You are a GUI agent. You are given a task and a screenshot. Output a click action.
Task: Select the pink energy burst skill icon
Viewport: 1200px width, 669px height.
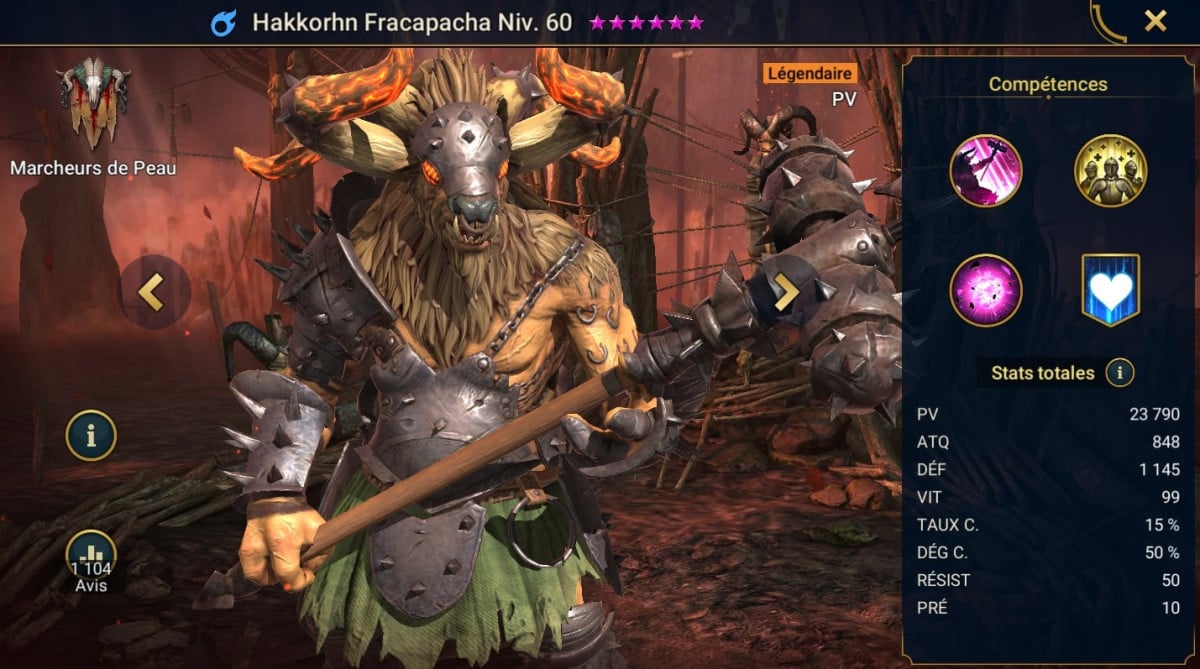pos(986,290)
